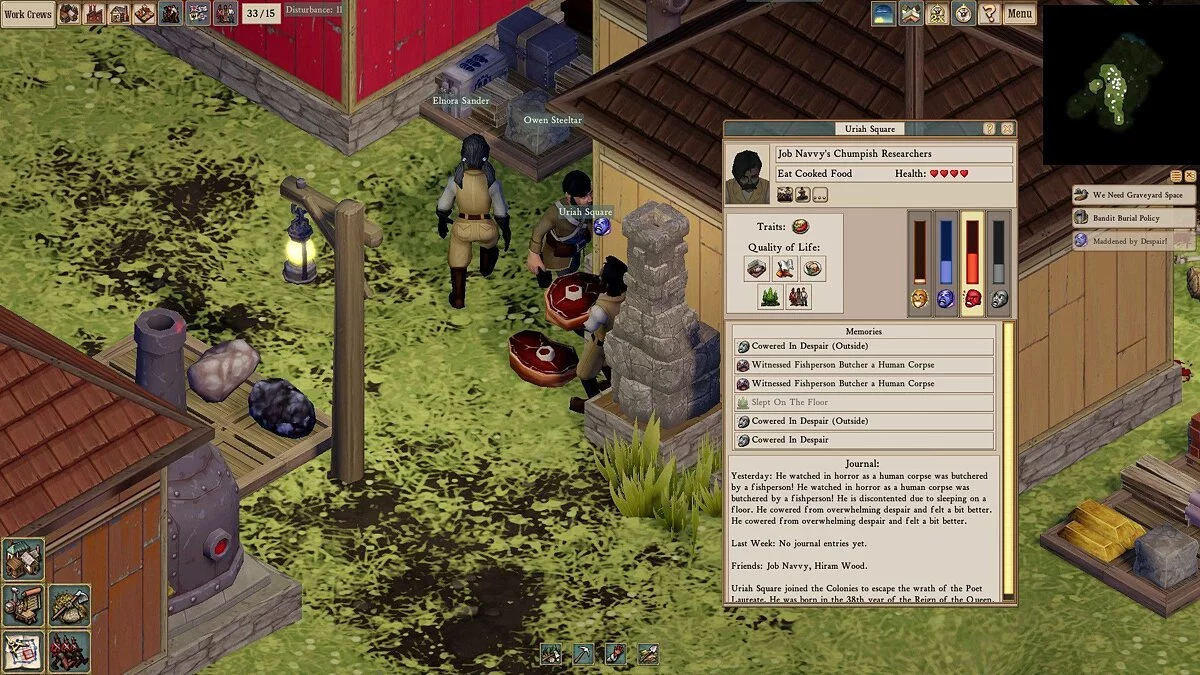Screen dimensions: 1200x675
Task: Open the blueprint planning tool icon
Action: 22,650
